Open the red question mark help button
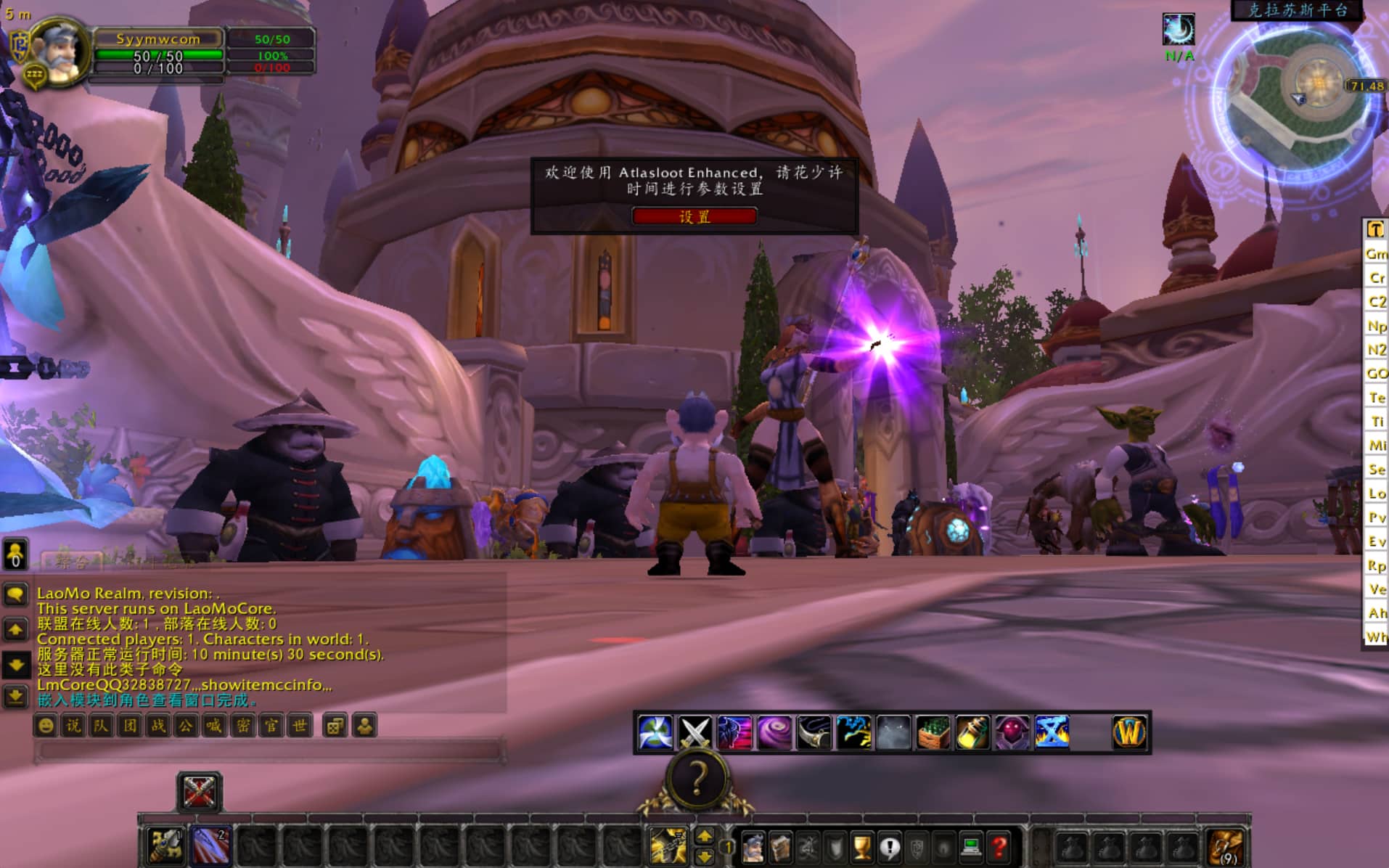 pyautogui.click(x=999, y=847)
